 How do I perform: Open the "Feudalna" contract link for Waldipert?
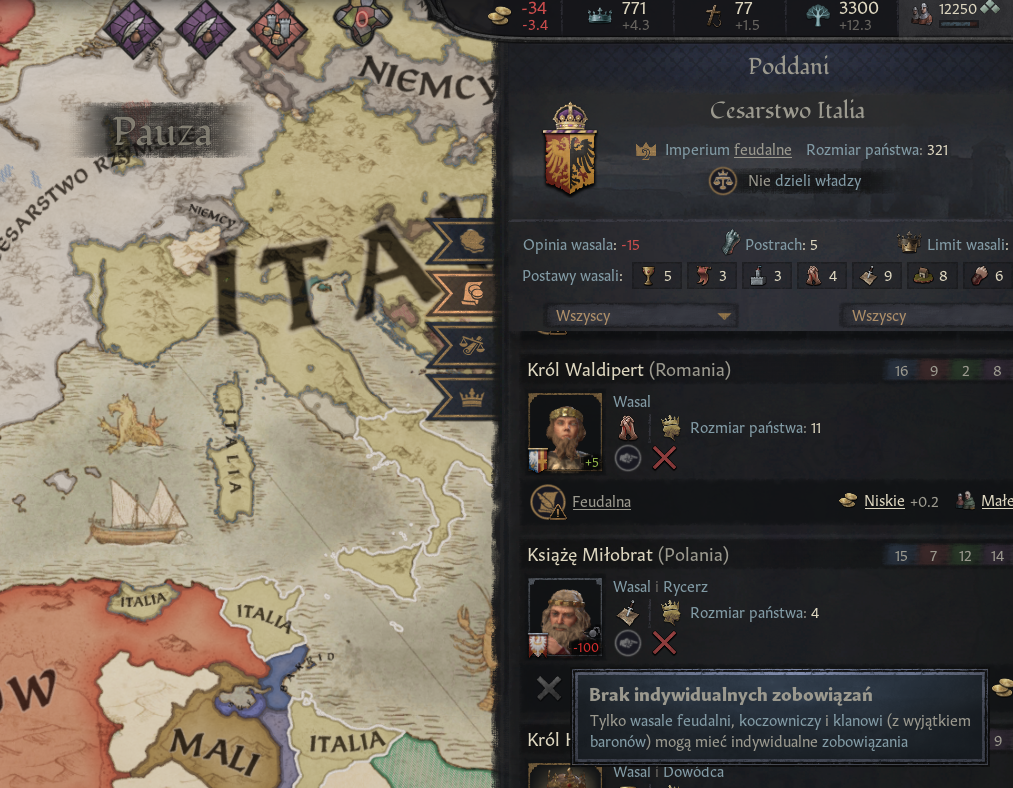601,501
